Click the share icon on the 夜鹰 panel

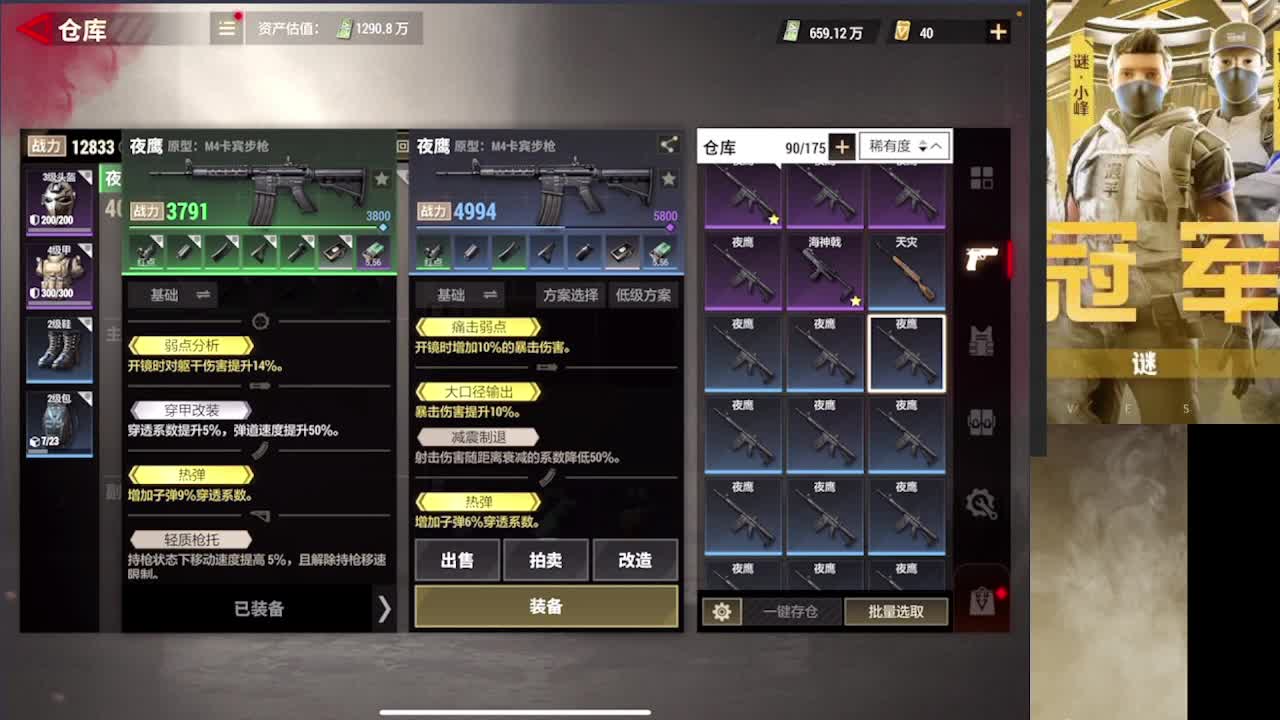(x=666, y=146)
